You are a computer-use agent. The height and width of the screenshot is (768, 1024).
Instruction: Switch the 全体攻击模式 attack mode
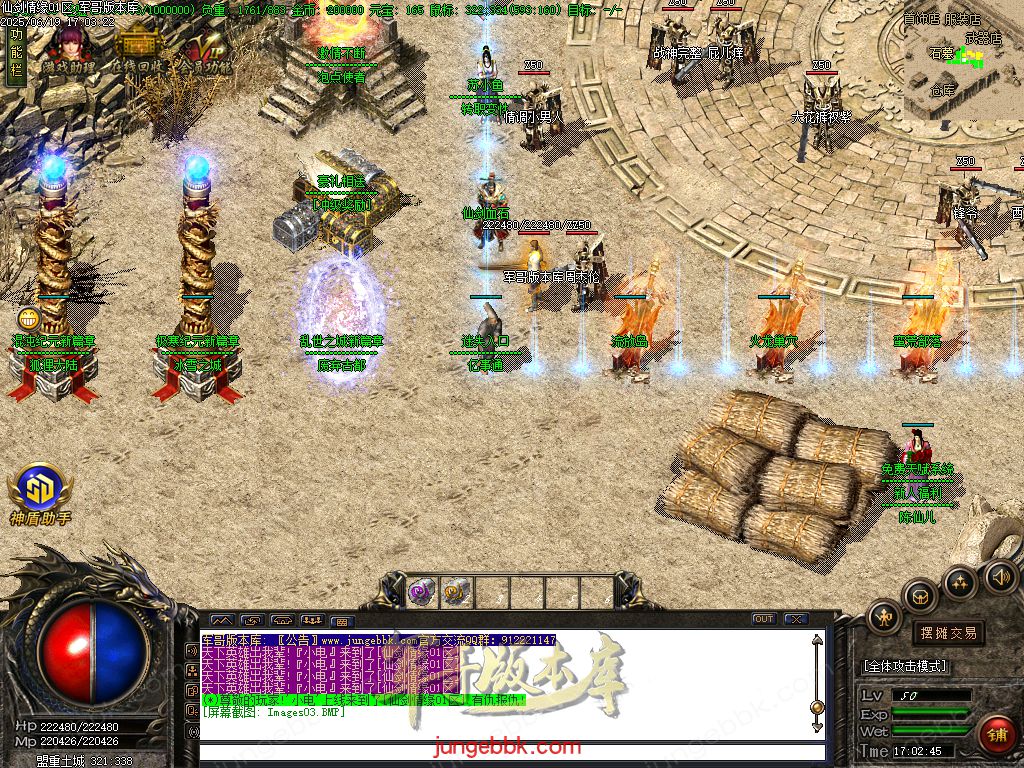coord(906,666)
